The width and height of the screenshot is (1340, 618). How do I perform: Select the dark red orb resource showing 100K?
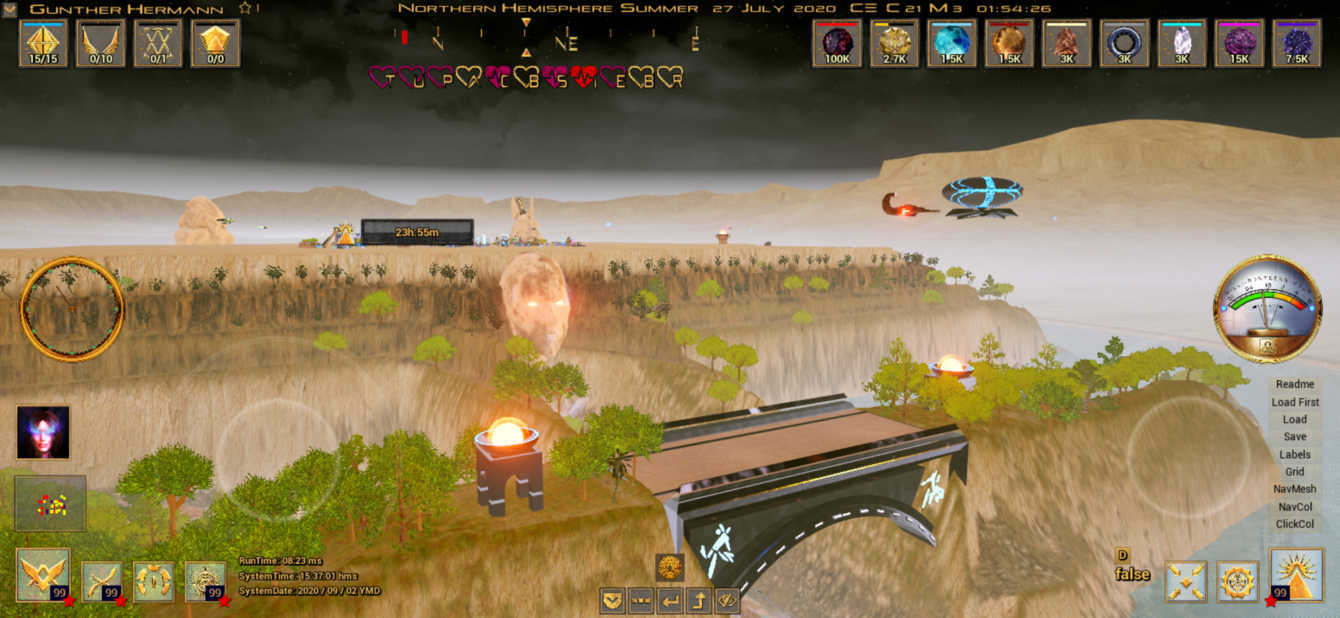(837, 43)
